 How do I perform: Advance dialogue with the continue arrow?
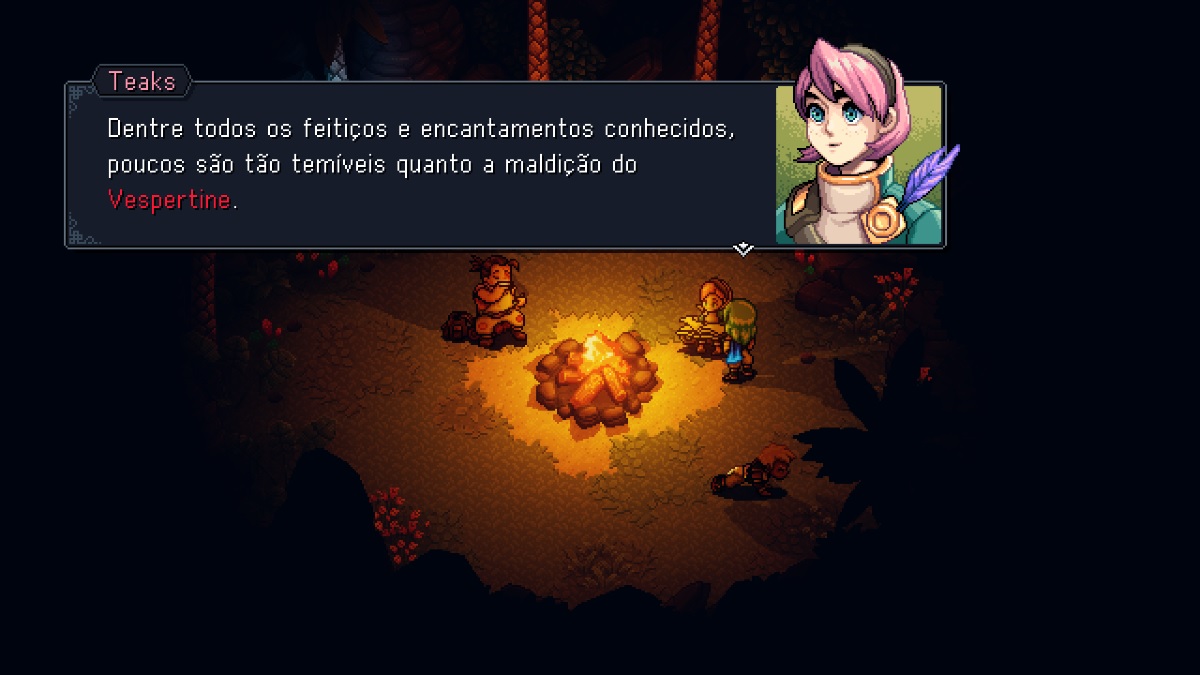pos(743,248)
